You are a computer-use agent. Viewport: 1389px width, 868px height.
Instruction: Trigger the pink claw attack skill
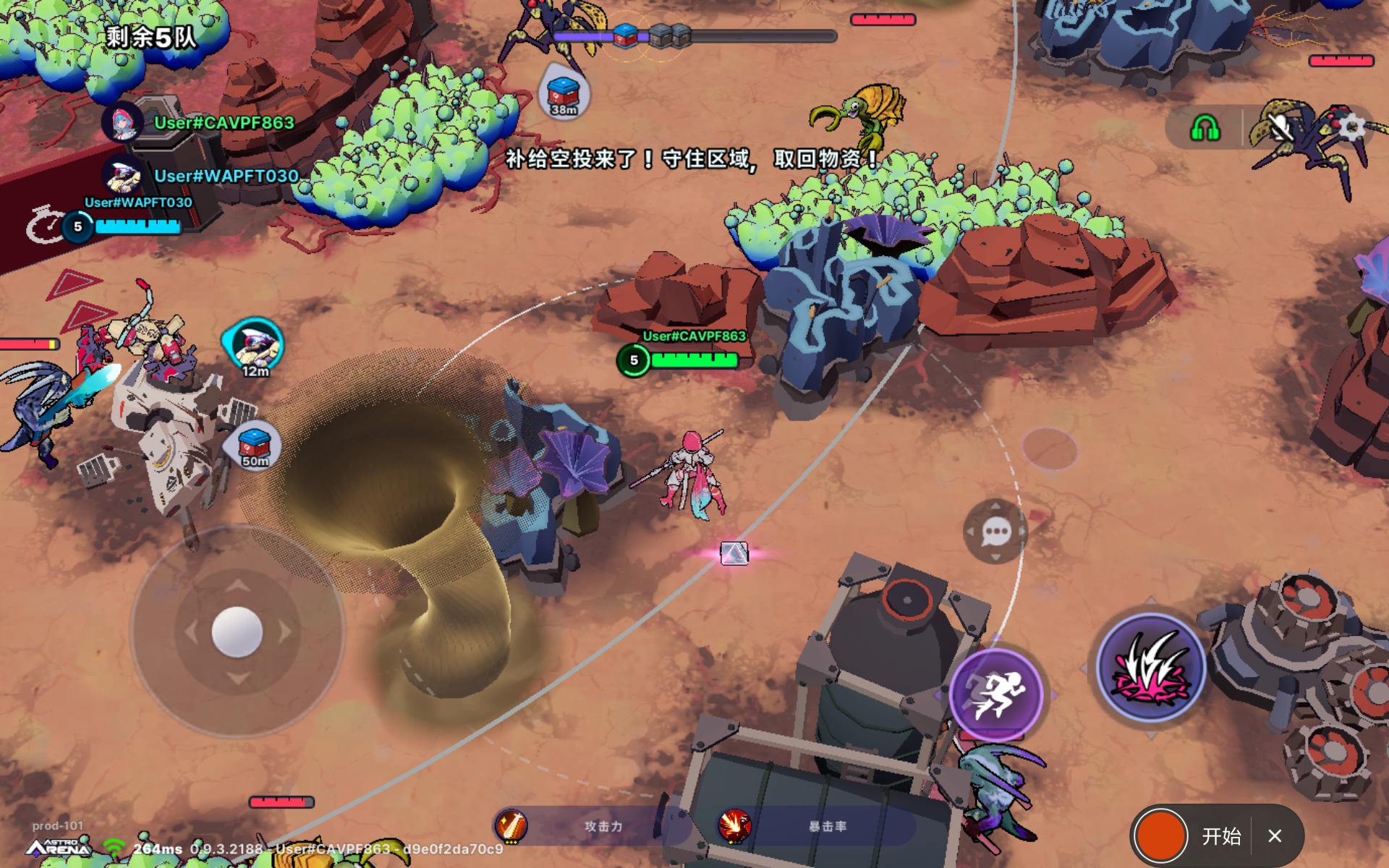click(1150, 668)
